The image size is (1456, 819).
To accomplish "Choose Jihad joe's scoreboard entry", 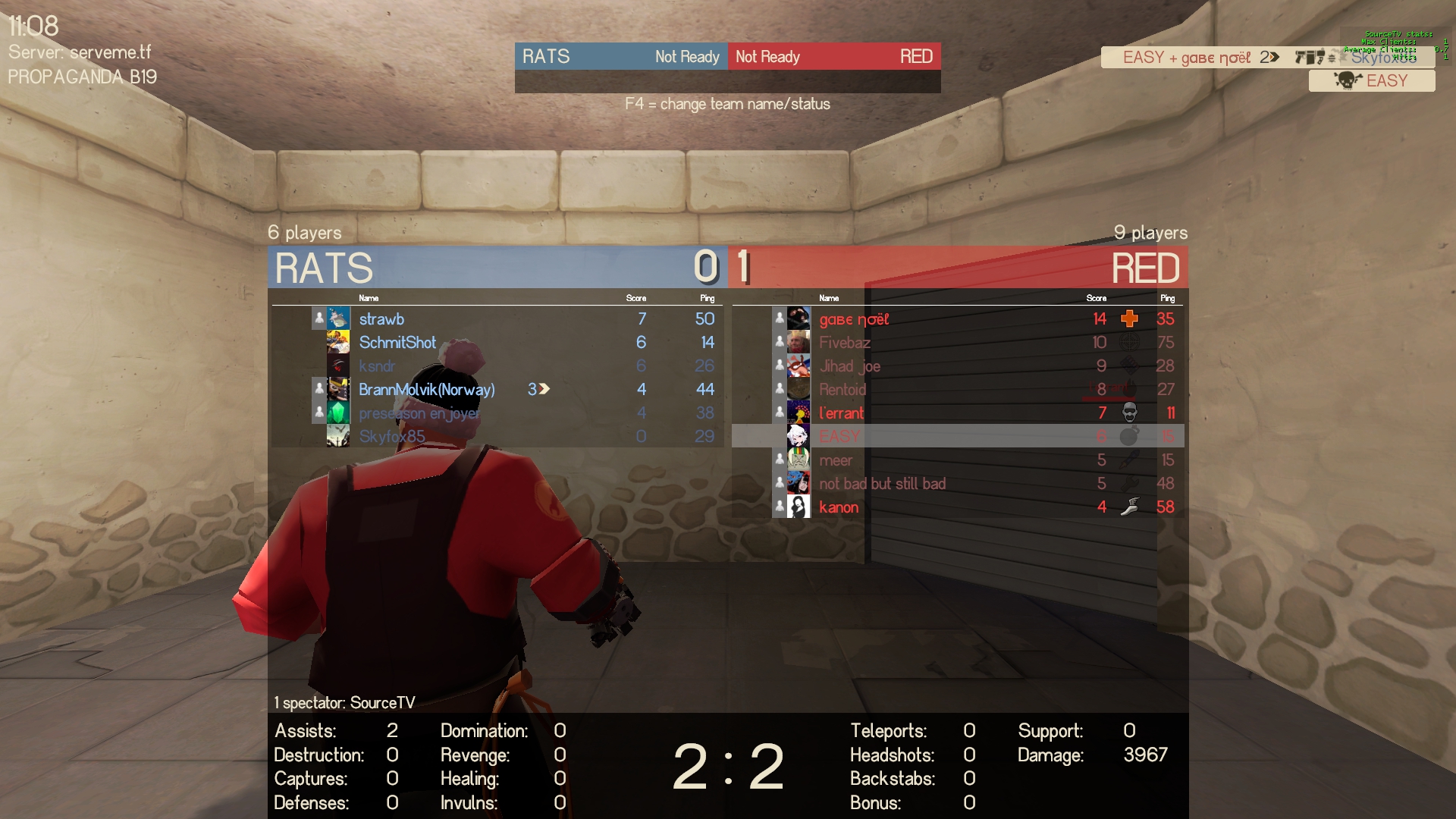I will pyautogui.click(x=849, y=366).
